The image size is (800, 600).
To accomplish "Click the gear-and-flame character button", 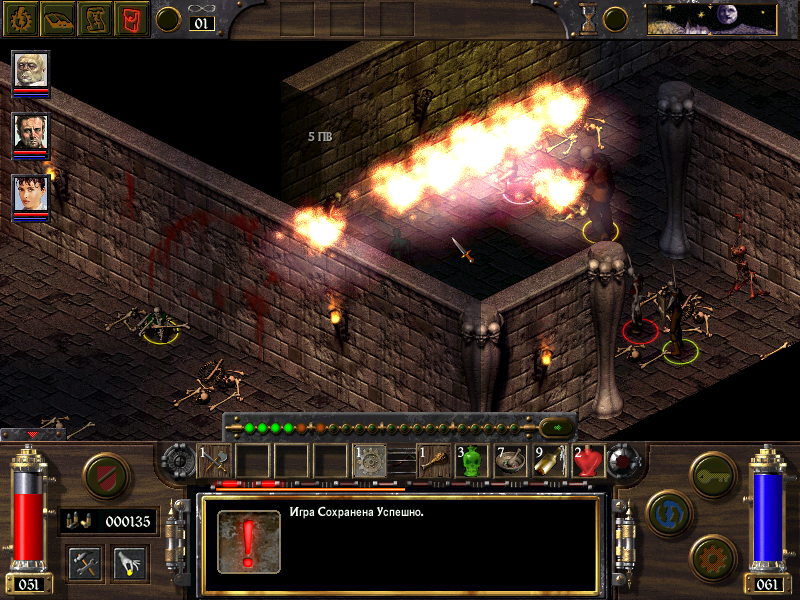I will 19,17.
